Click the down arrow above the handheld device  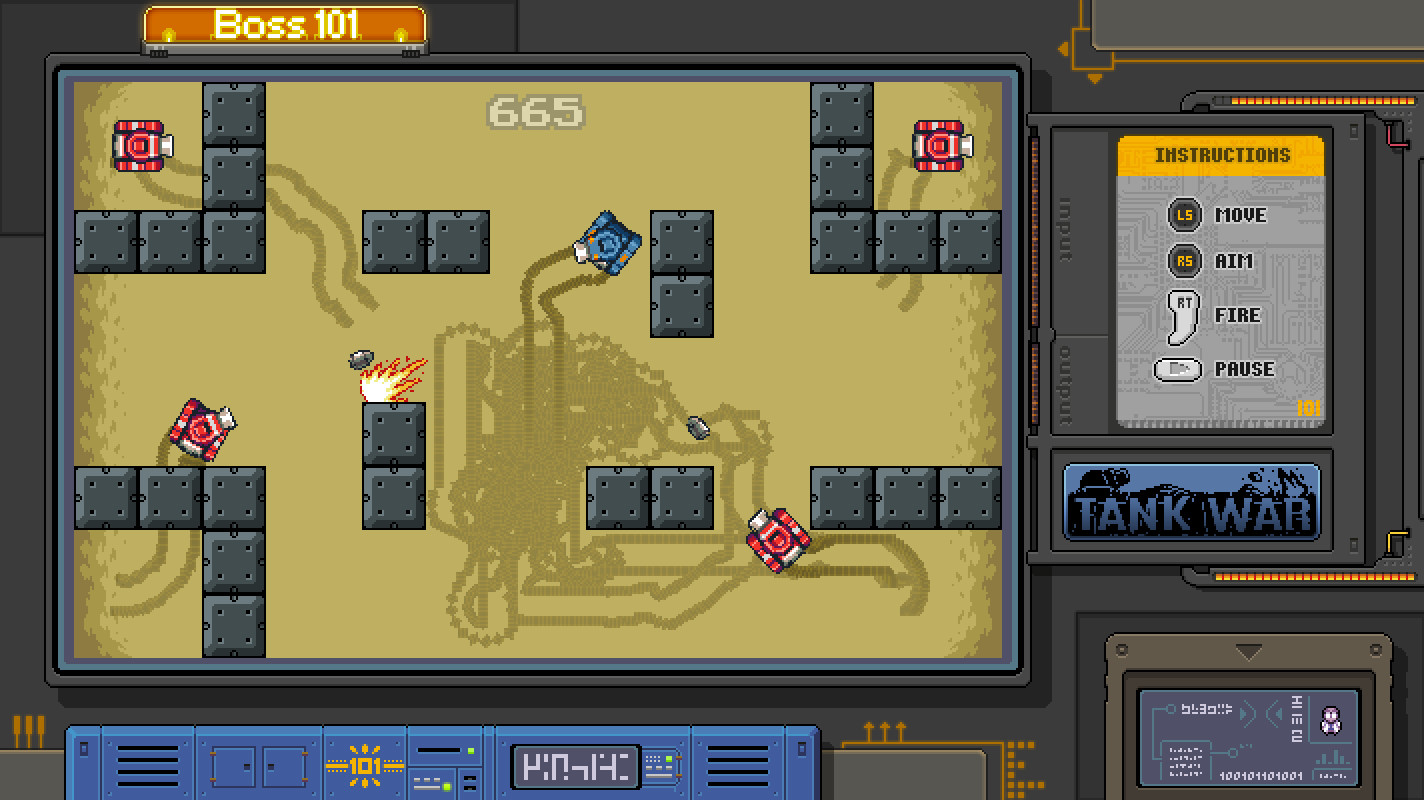[1248, 652]
